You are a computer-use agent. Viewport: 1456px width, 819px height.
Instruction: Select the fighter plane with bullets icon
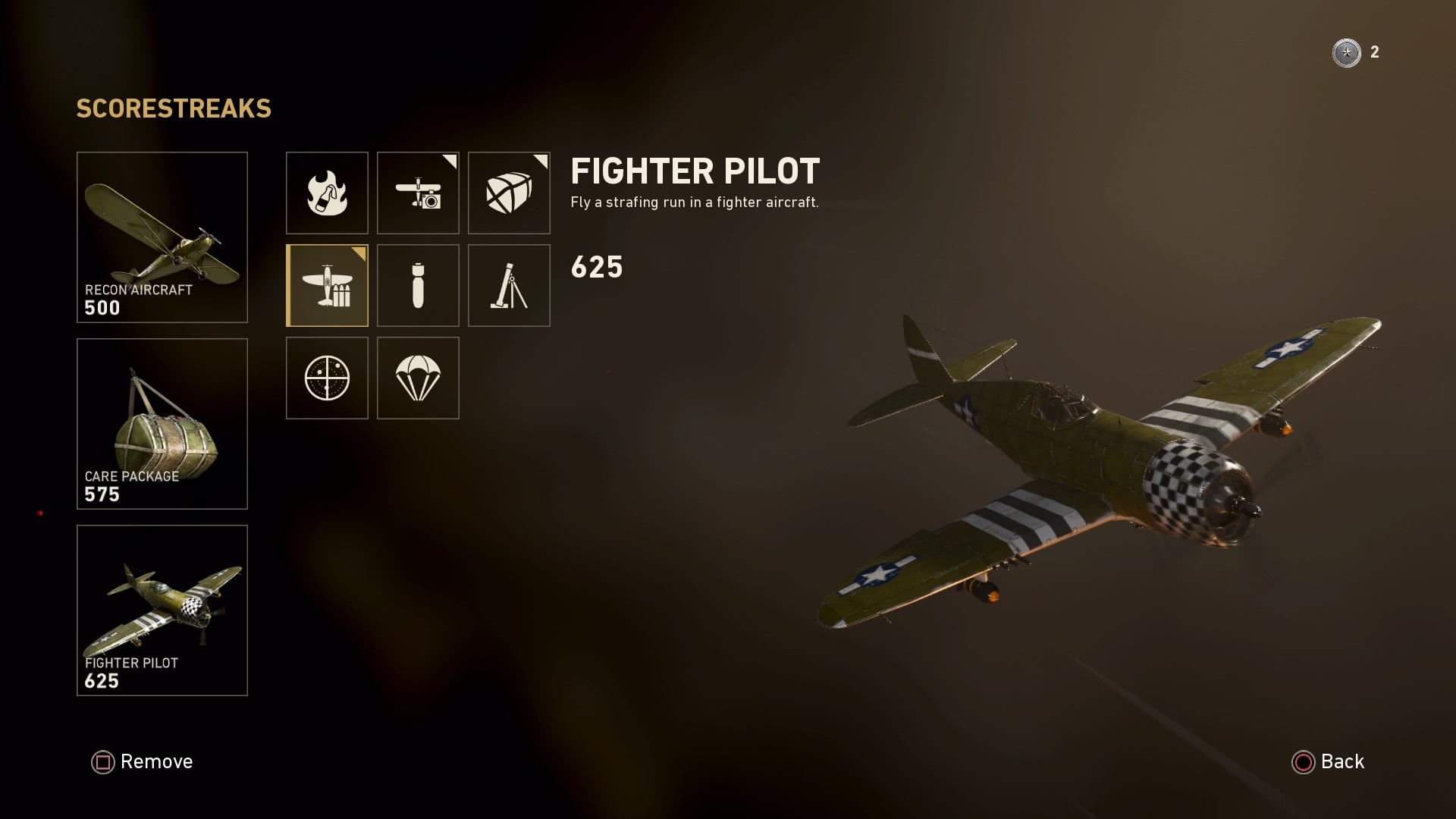point(327,285)
